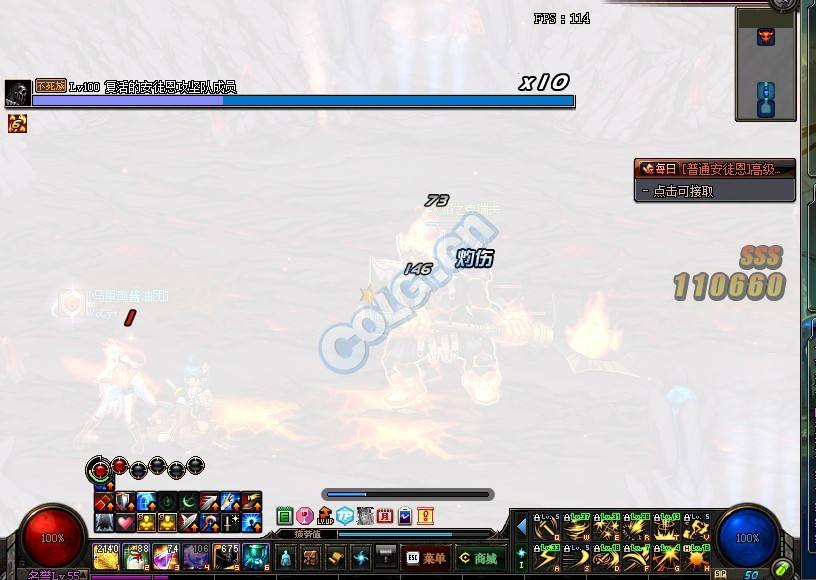Open the 商城 (shop) button
Screen dimensions: 816x580
pos(477,558)
